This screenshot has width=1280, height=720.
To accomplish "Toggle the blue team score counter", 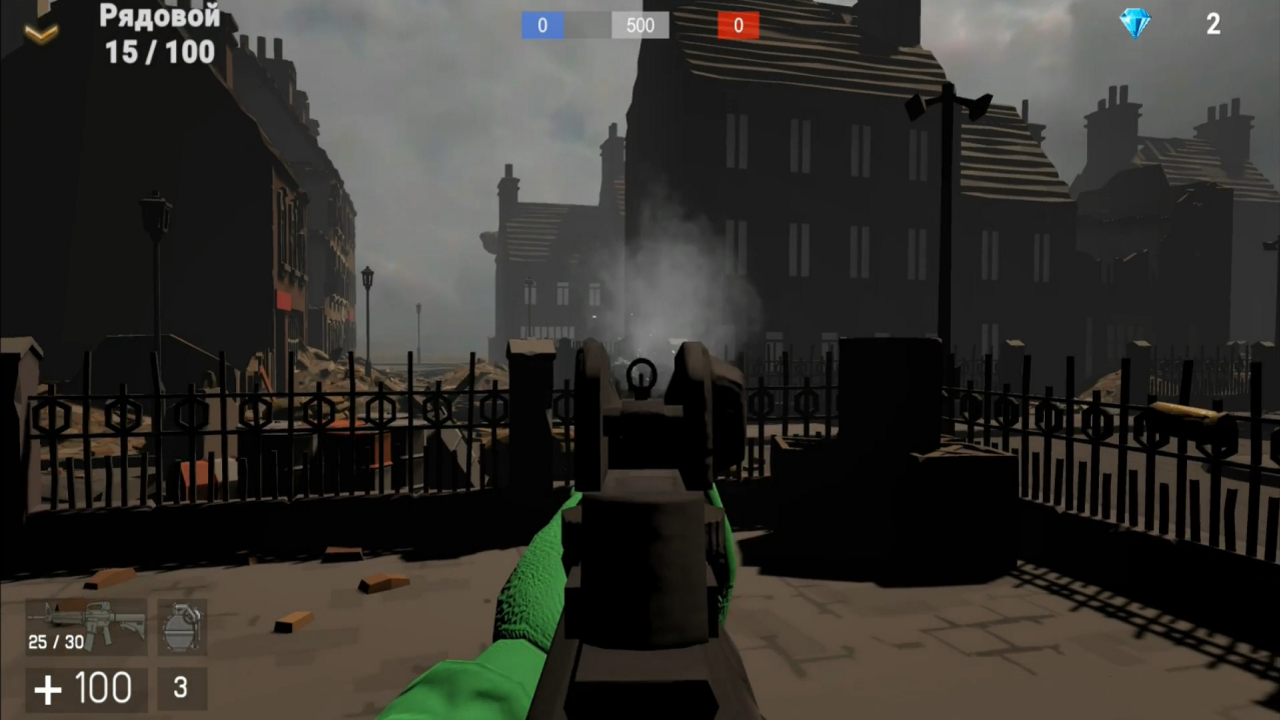I will click(542, 26).
